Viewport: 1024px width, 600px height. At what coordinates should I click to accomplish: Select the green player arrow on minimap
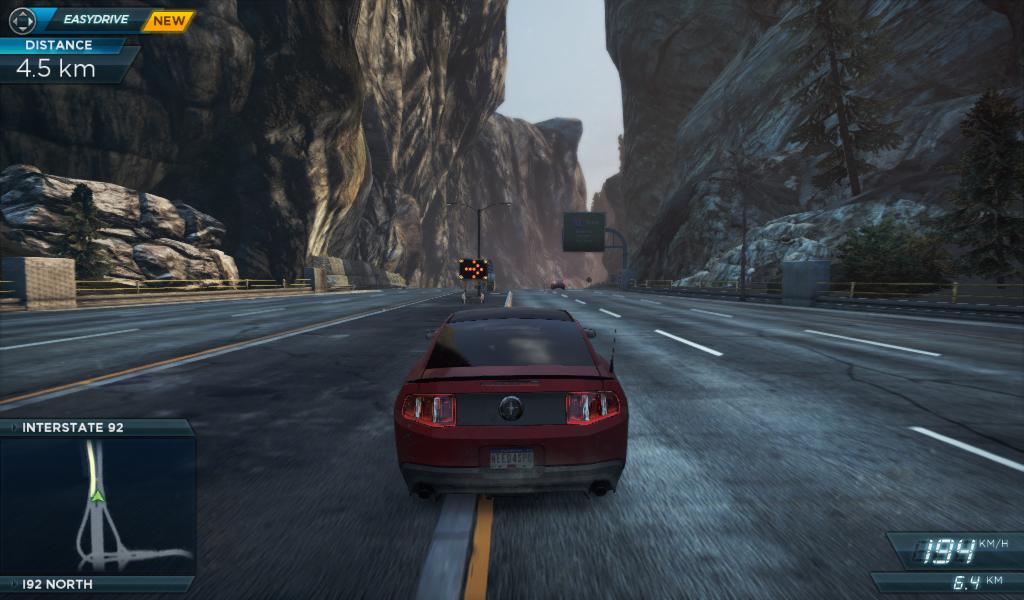[97, 494]
